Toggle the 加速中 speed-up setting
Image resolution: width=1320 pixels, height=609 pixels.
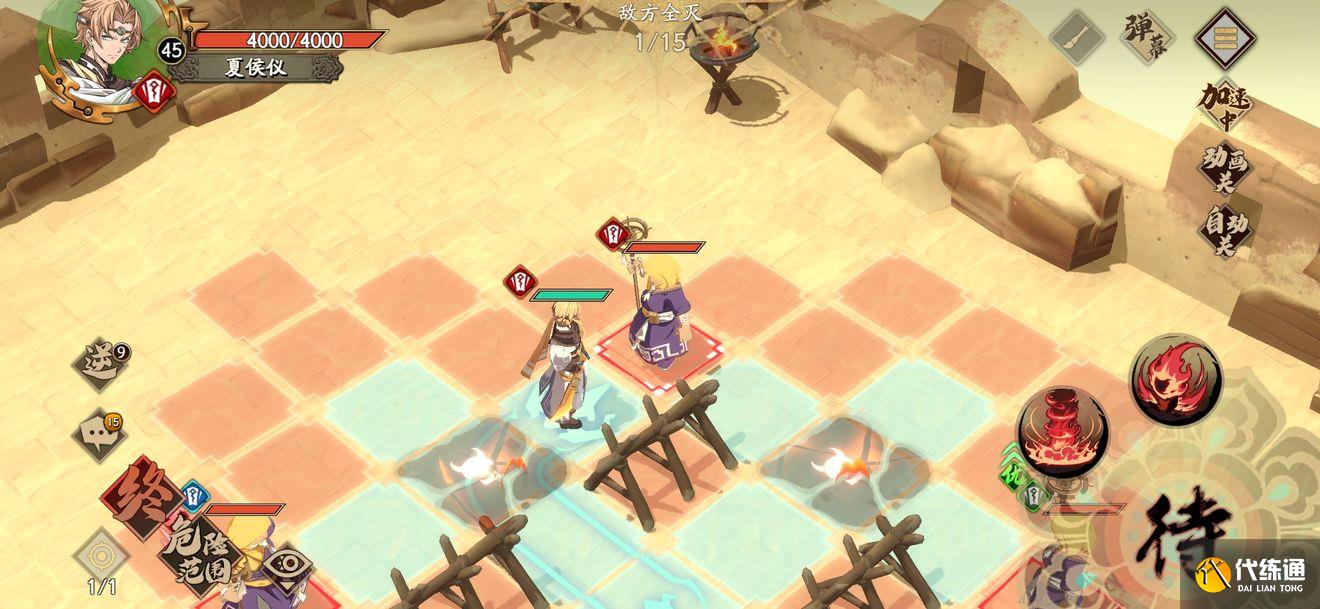coord(1225,104)
